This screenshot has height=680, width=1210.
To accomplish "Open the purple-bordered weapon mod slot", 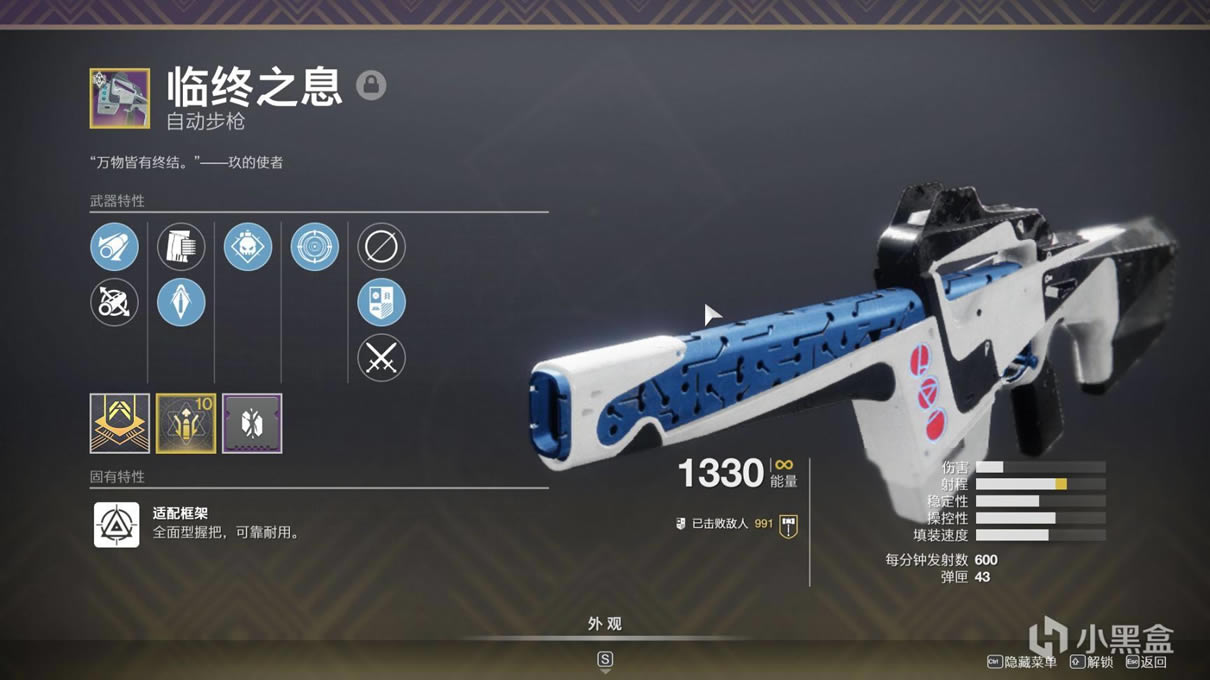I will tap(252, 423).
